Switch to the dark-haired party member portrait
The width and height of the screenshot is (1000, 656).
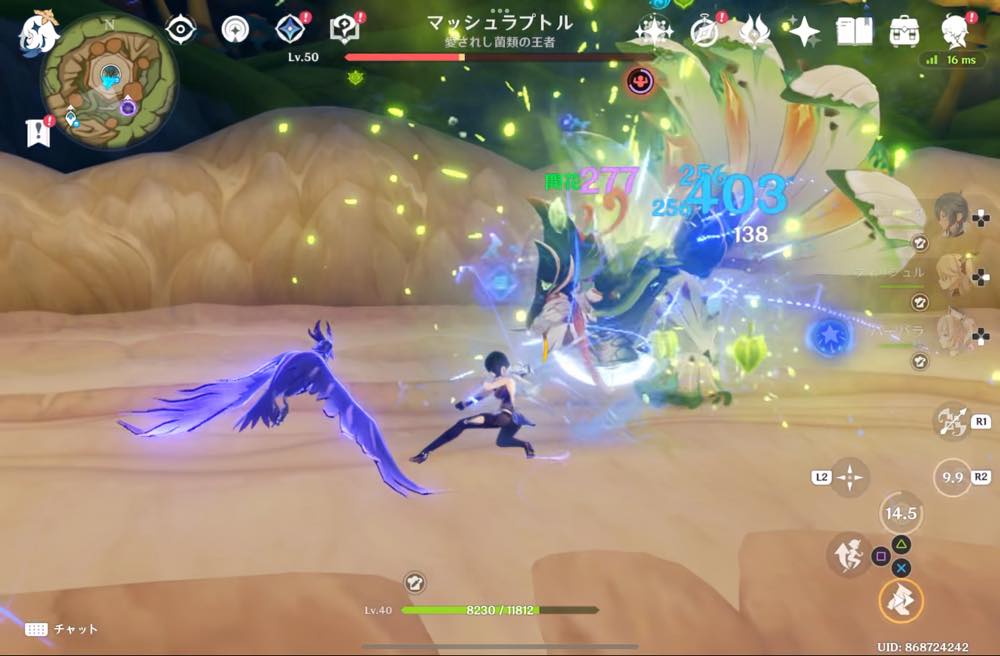pyautogui.click(x=950, y=212)
